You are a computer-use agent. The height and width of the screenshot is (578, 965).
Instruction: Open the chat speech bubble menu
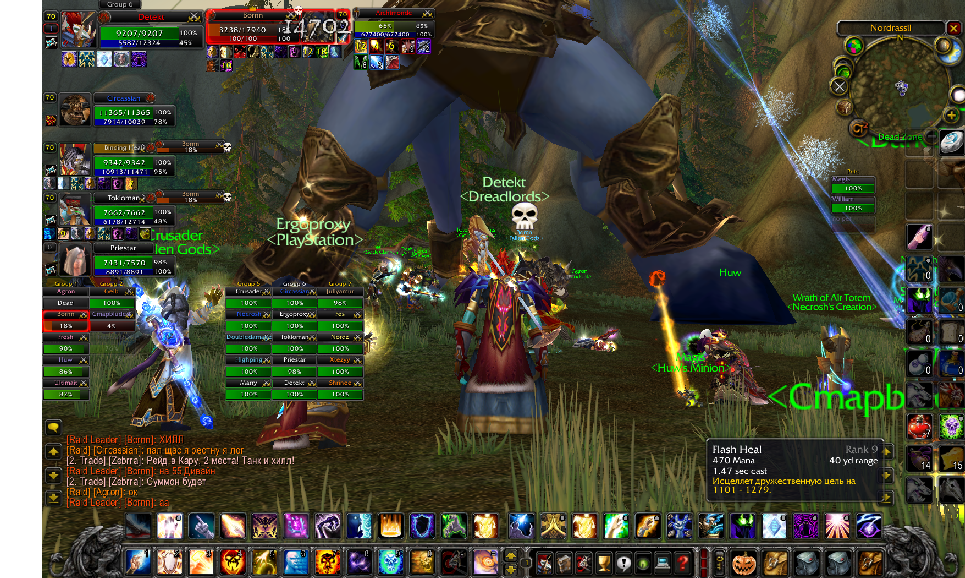(53, 427)
